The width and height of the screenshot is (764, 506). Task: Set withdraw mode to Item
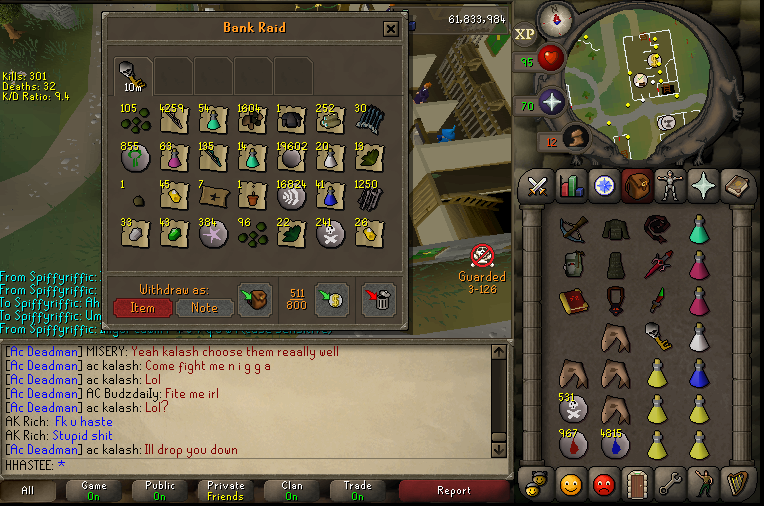pyautogui.click(x=142, y=307)
